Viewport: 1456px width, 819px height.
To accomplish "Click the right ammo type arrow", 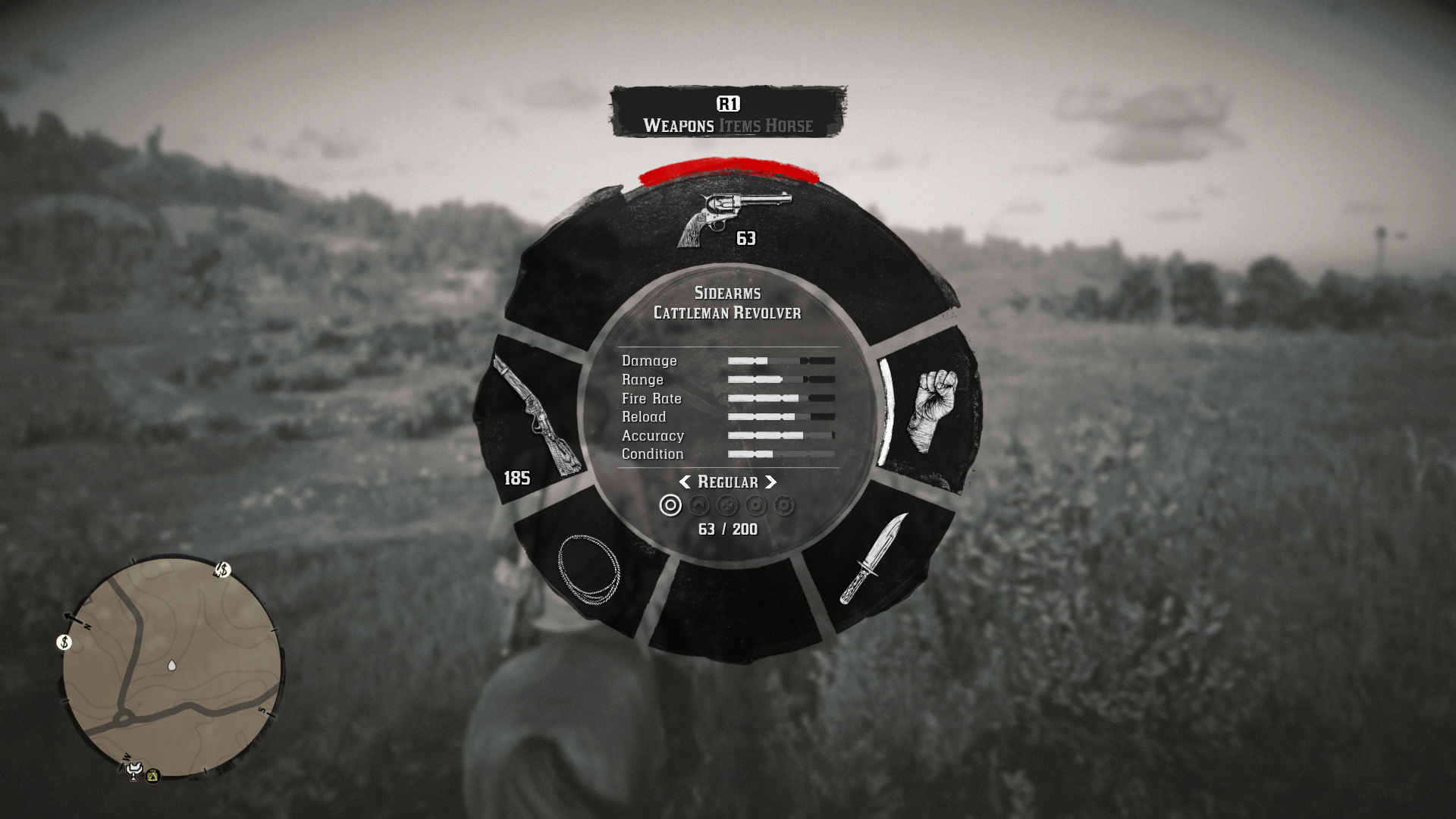I will pyautogui.click(x=770, y=482).
